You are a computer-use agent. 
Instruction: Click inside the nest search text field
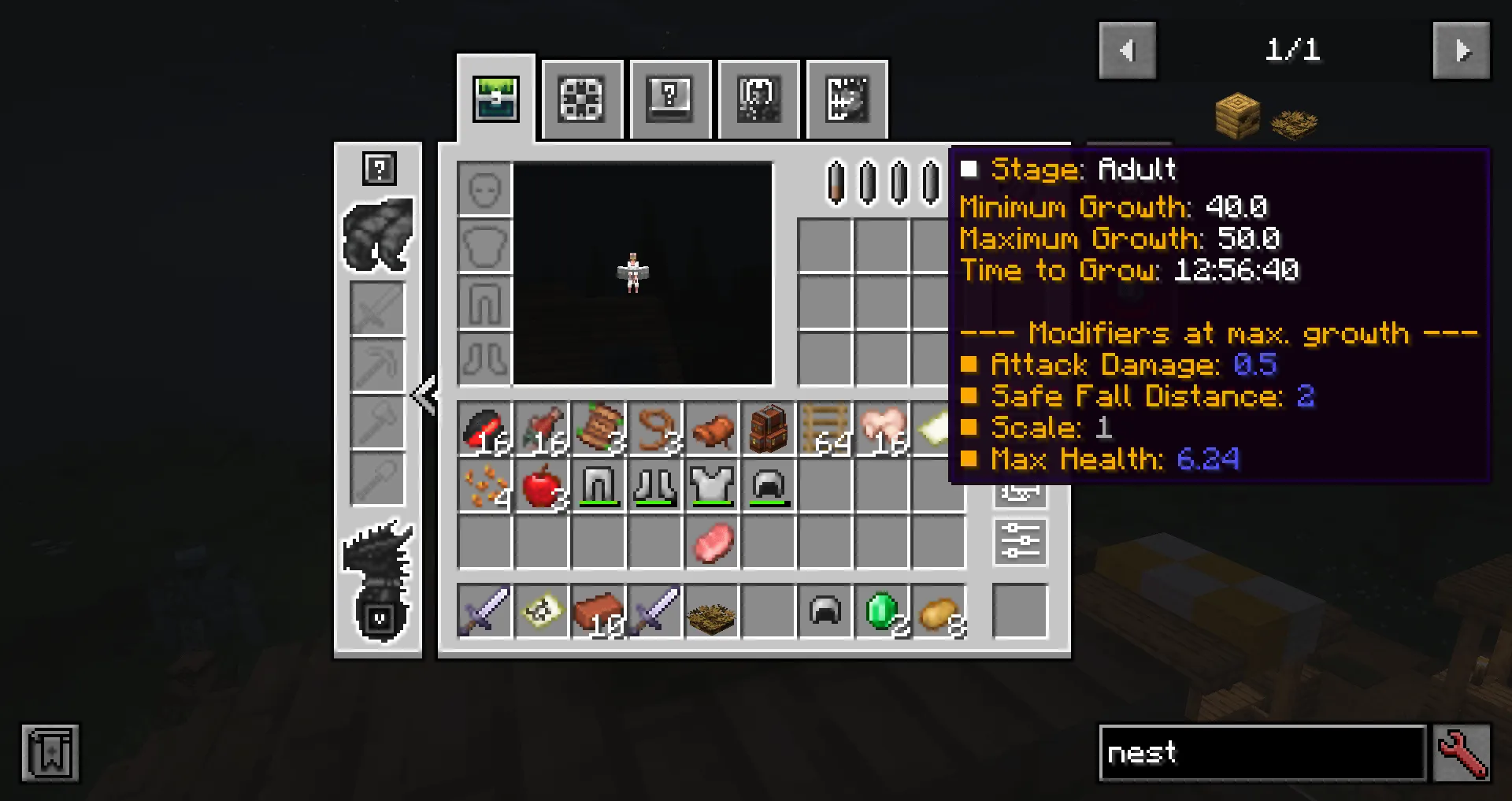(1260, 753)
